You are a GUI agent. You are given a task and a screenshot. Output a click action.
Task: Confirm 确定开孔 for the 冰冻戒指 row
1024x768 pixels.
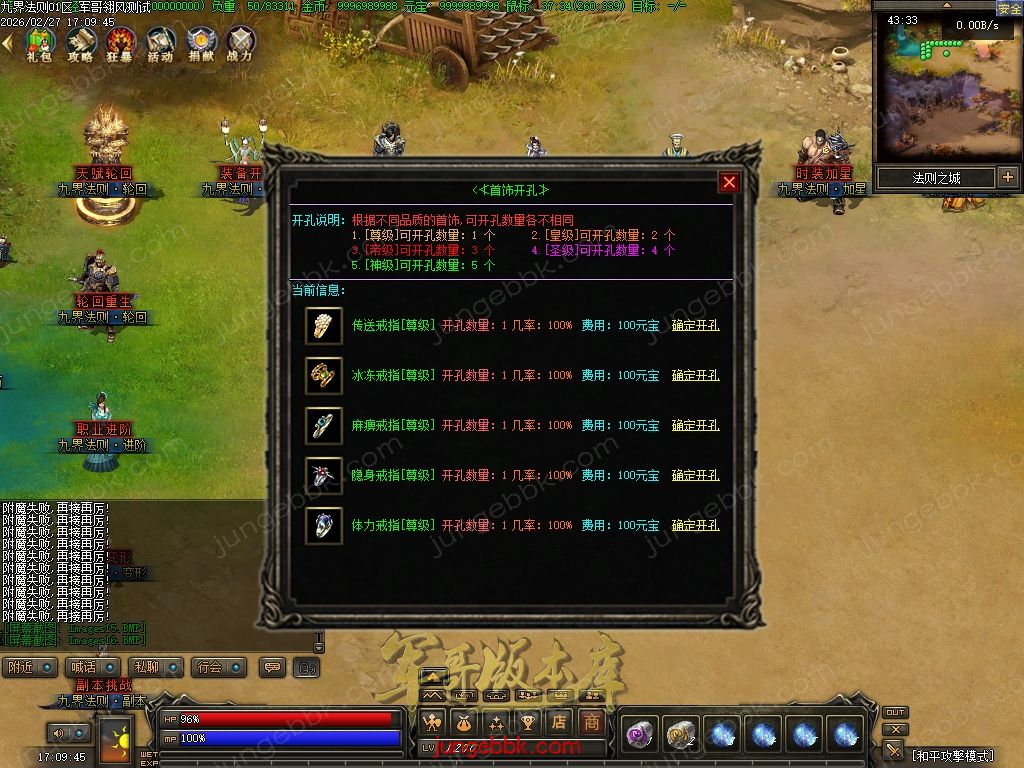tap(695, 376)
